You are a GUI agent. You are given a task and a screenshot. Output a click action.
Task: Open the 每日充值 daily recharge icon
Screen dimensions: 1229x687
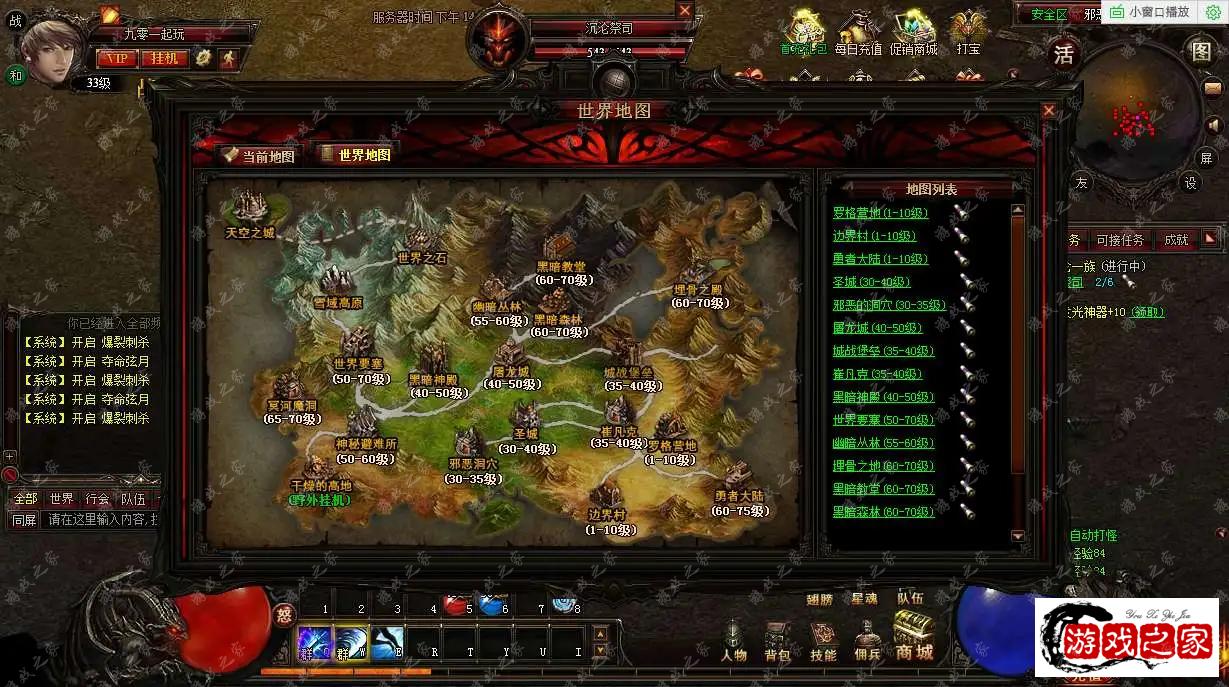[x=858, y=33]
